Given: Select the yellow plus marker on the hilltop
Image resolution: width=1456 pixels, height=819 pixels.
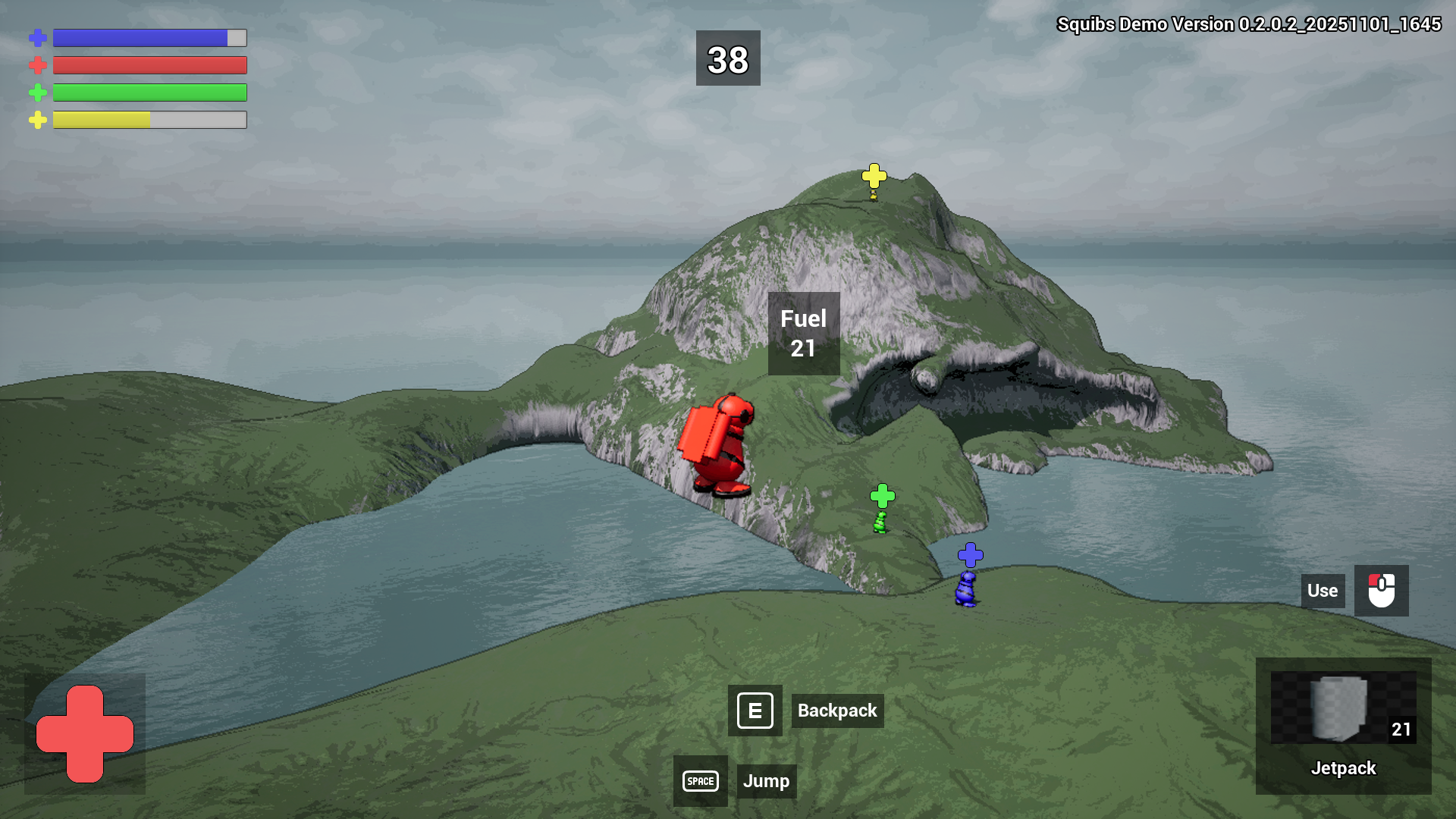Looking at the screenshot, I should [874, 176].
